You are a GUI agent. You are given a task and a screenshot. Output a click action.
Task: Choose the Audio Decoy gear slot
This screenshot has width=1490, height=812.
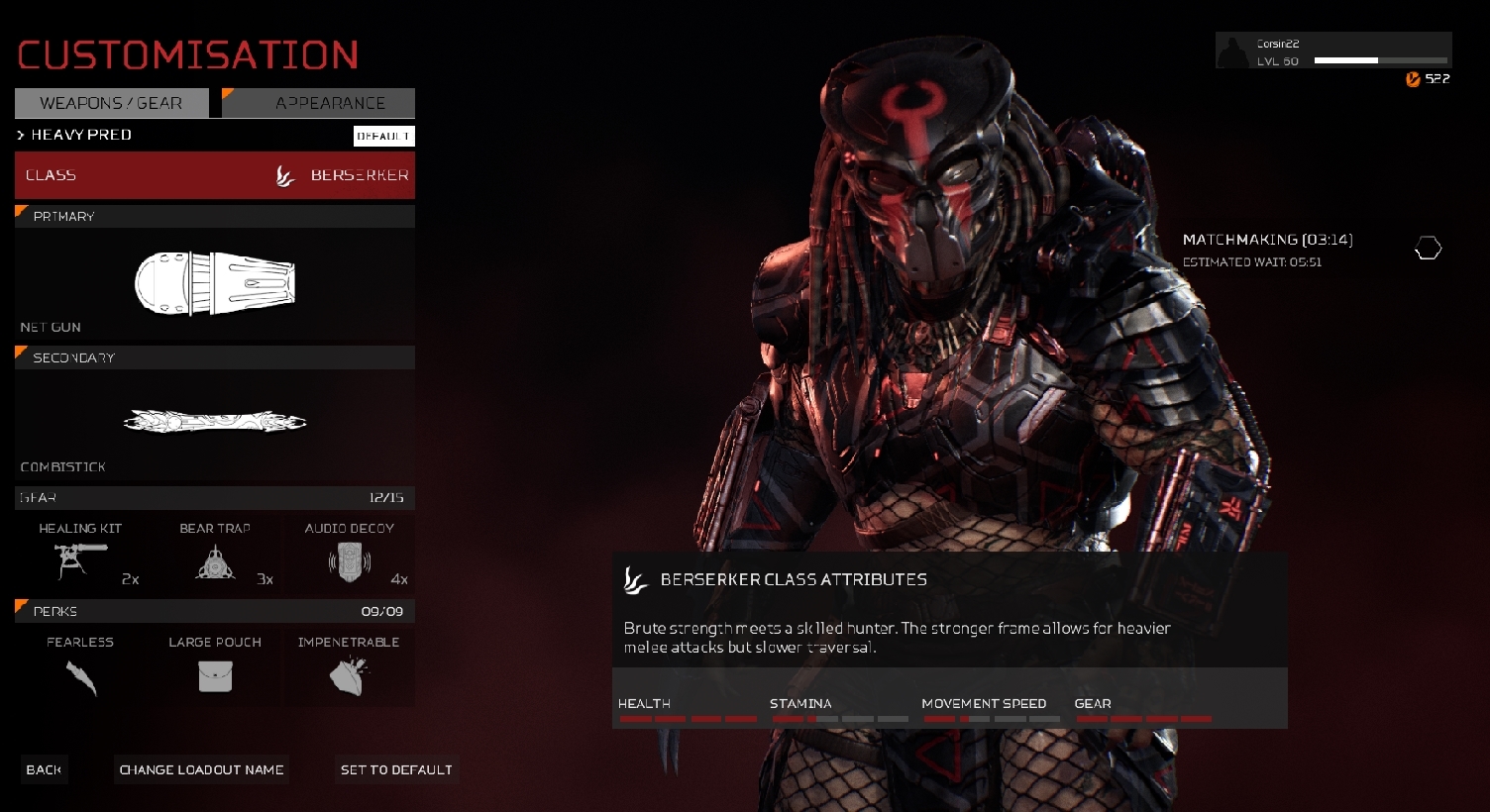point(350,556)
